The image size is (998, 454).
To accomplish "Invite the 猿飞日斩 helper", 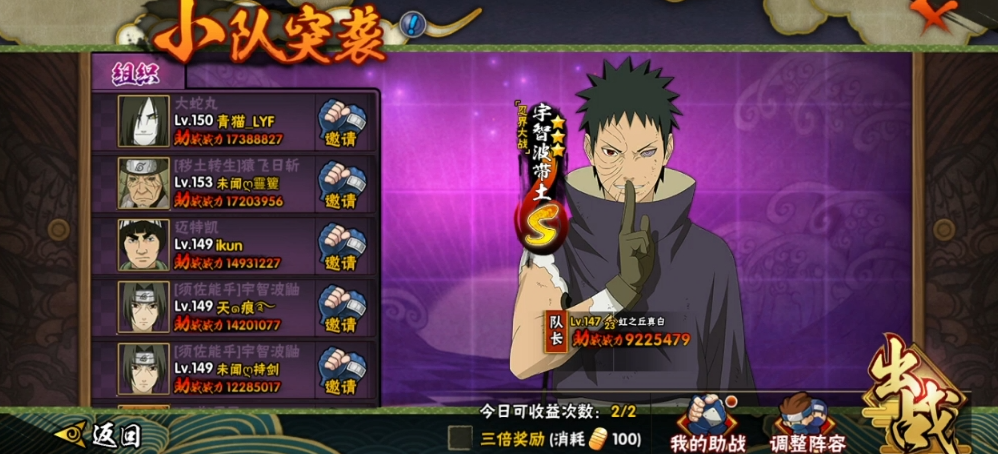I will [341, 185].
